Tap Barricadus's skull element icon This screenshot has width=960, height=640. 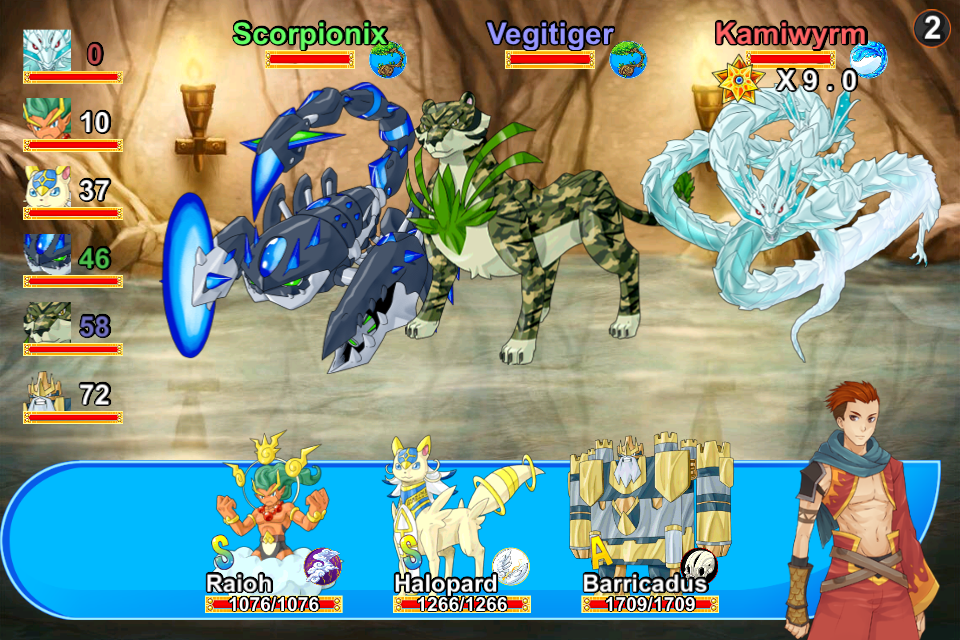pyautogui.click(x=699, y=566)
